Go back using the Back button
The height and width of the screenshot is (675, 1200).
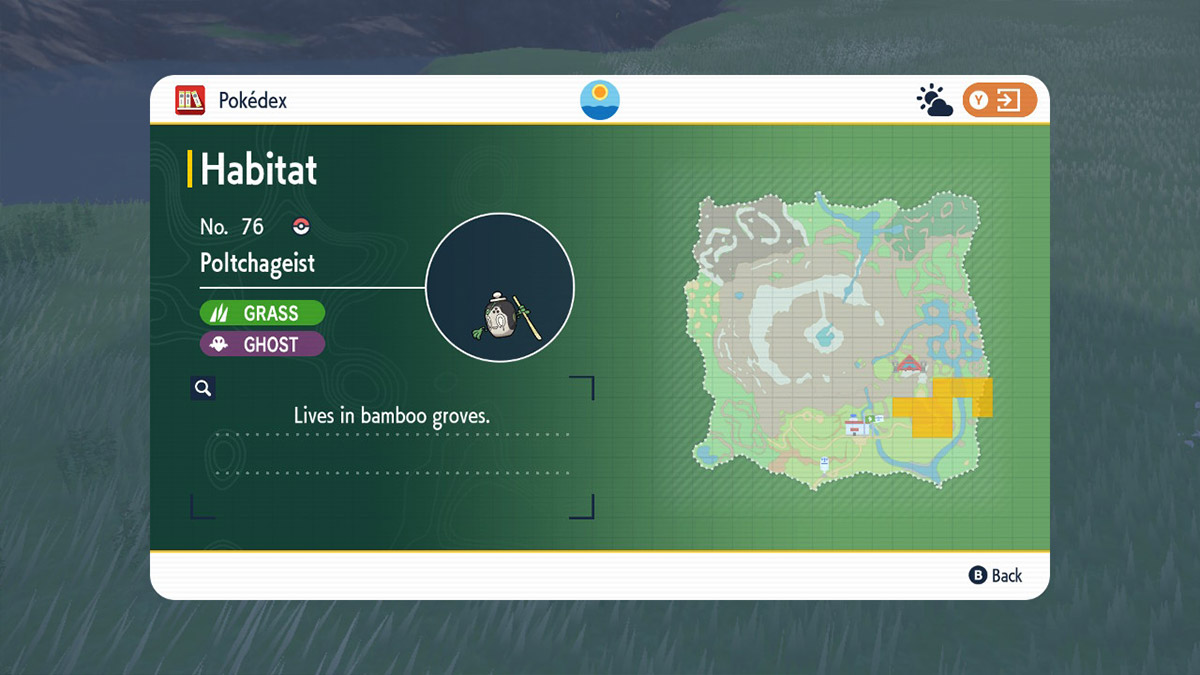(996, 575)
